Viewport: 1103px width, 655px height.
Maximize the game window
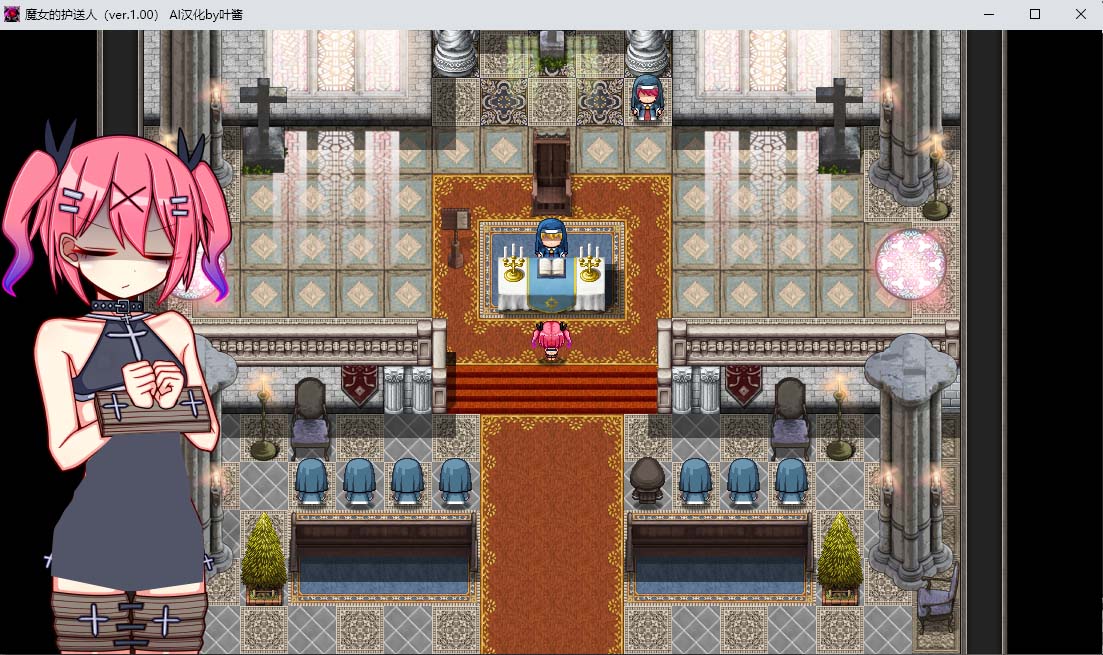point(1035,14)
